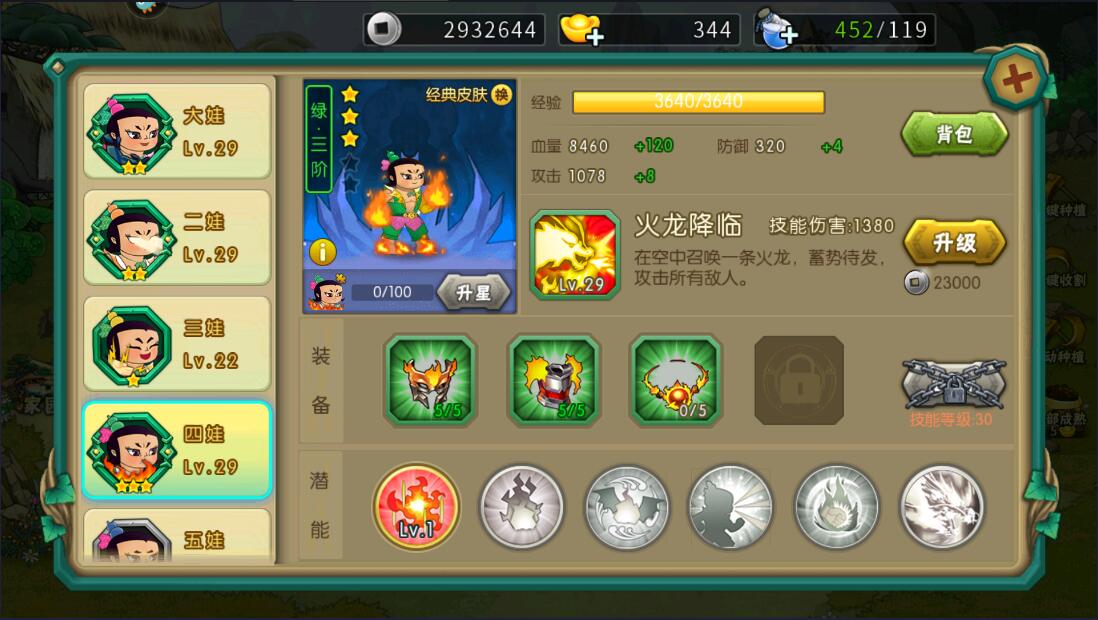Switch to hero 三娃 Lv.22
Screen dimensions: 1098x620
click(x=177, y=344)
